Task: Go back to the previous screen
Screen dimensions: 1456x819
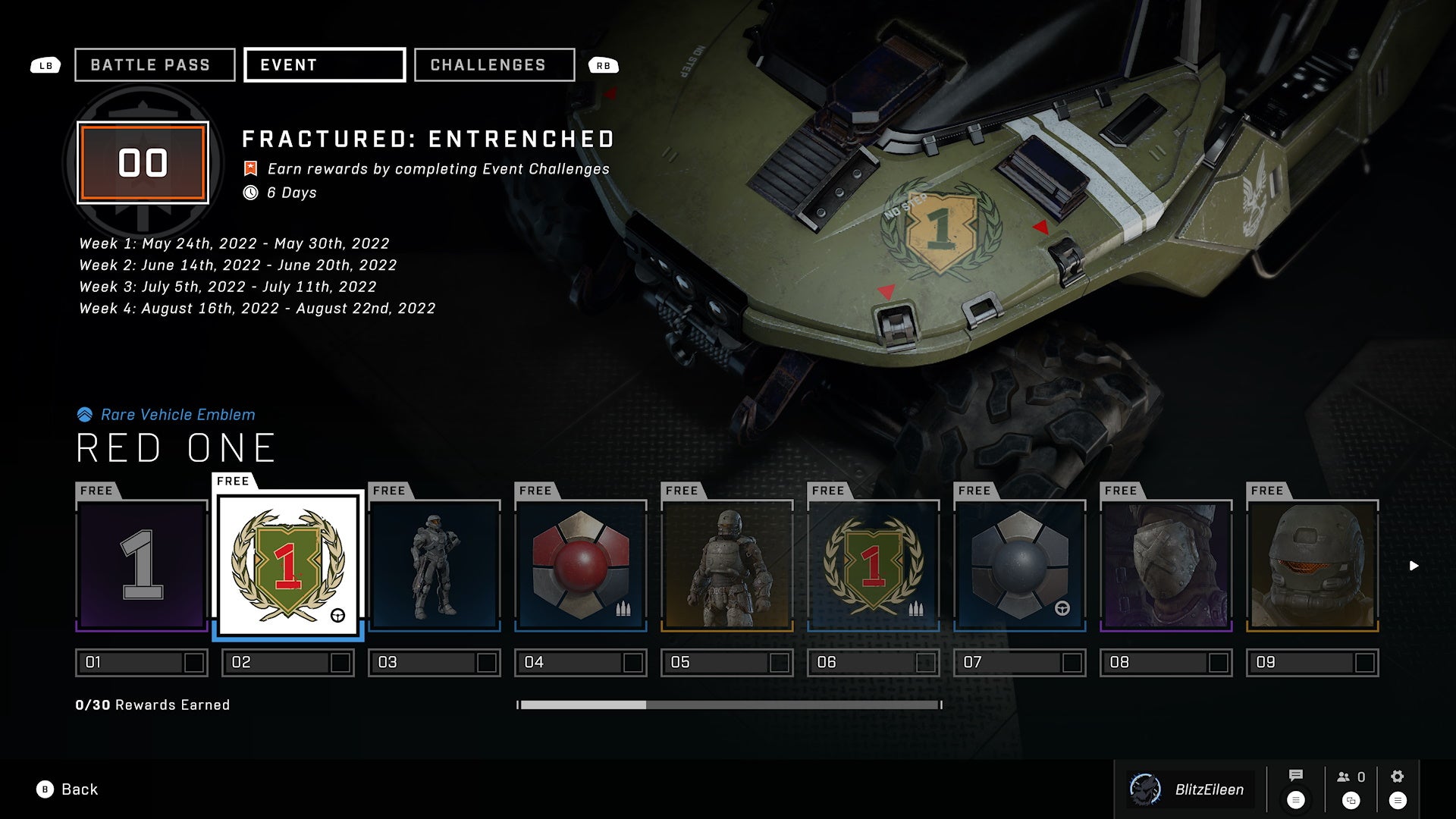Action: [67, 789]
